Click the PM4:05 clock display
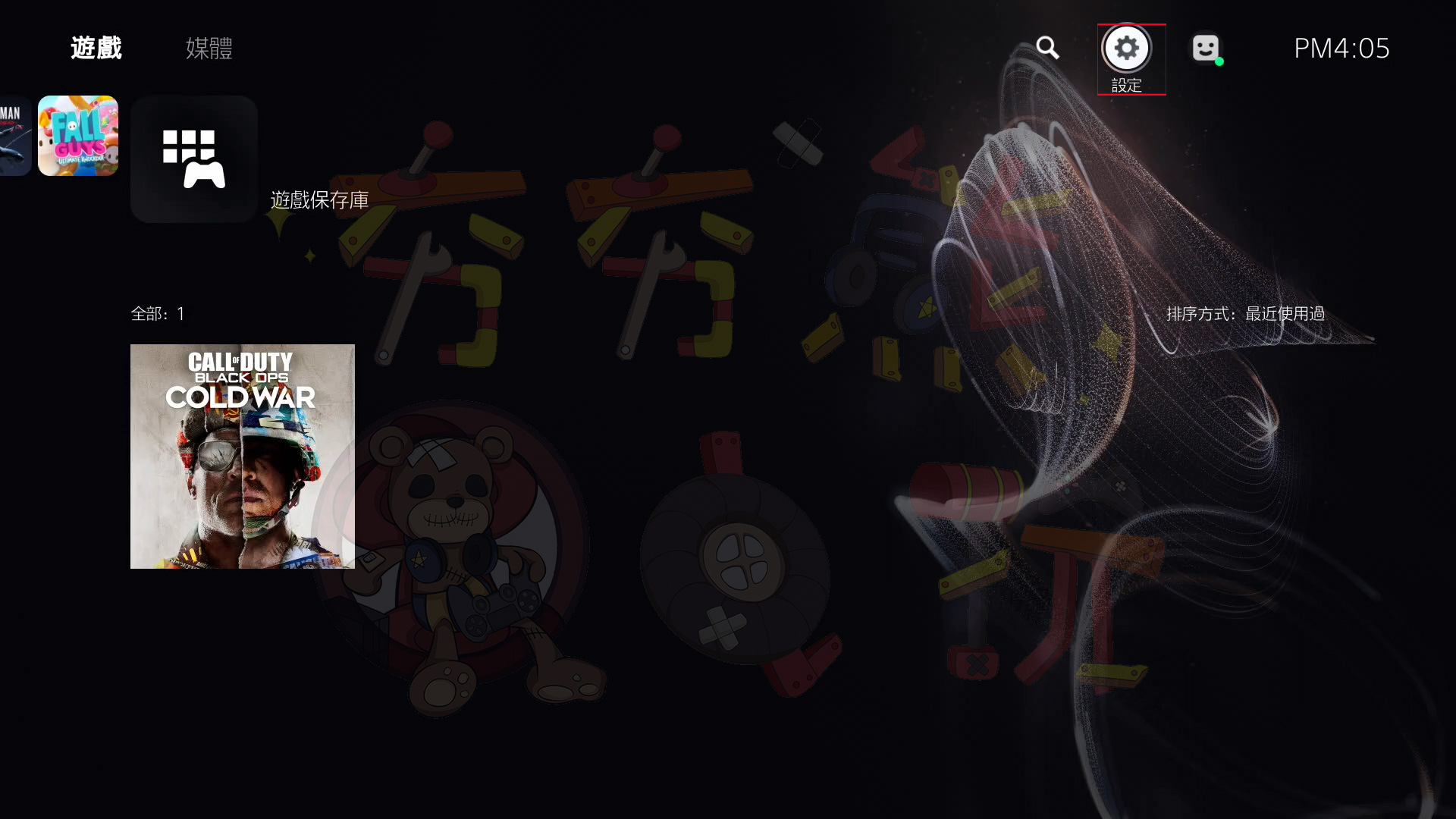The width and height of the screenshot is (1456, 819). tap(1341, 48)
